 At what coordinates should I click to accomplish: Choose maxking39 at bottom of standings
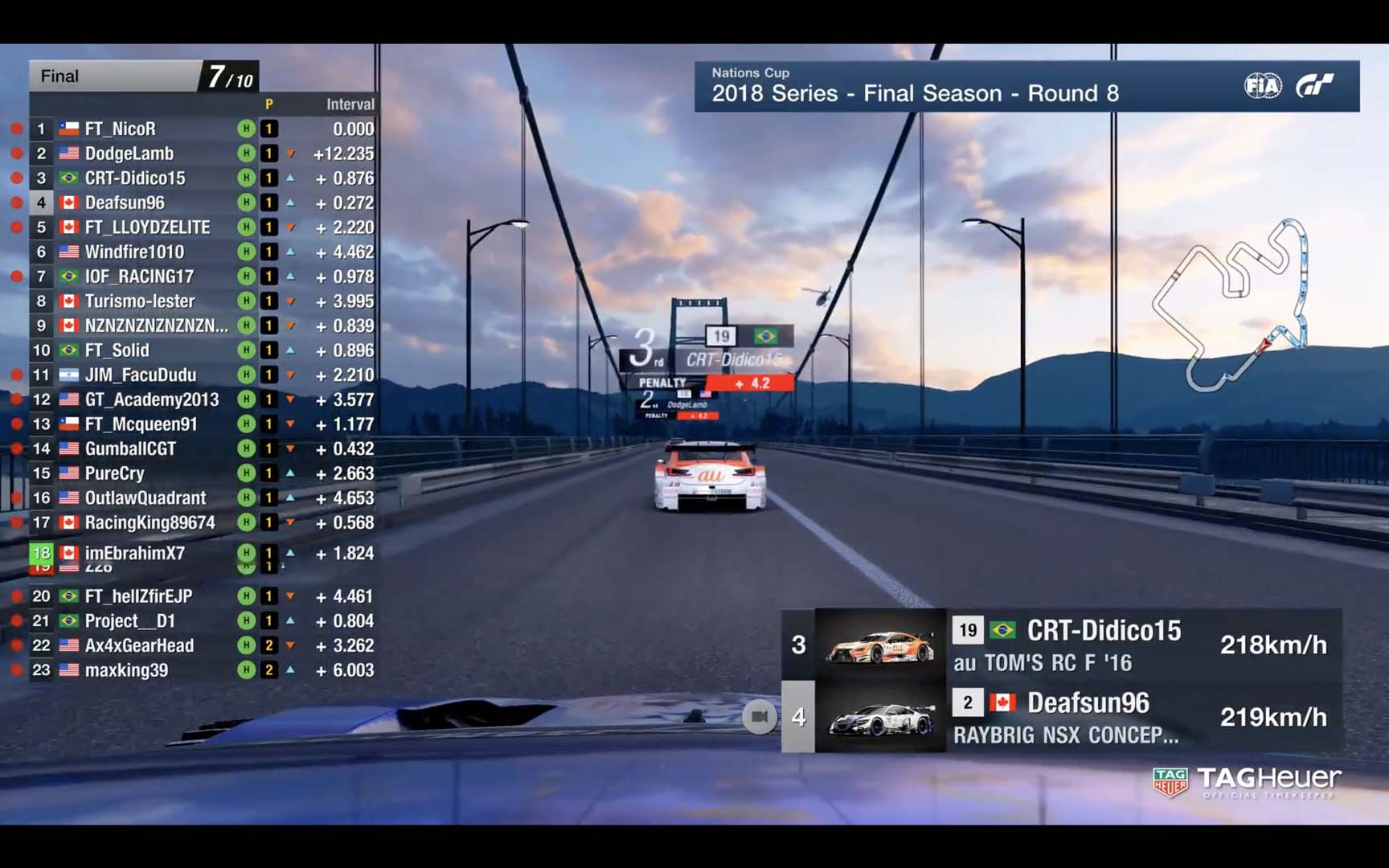(x=126, y=670)
